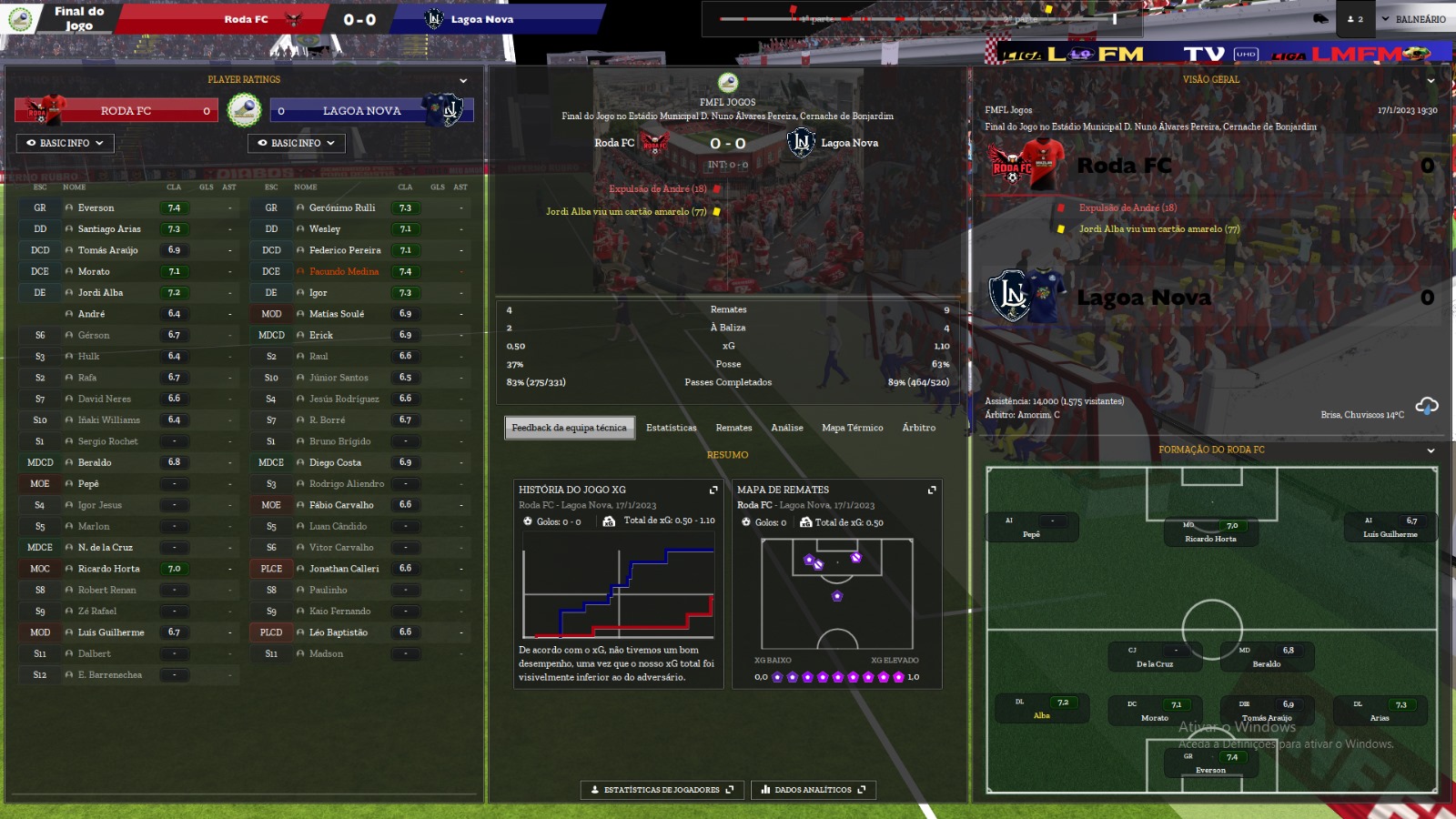Select Facundo Medina in Lagoa Nova list
The height and width of the screenshot is (819, 1456).
click(x=344, y=272)
